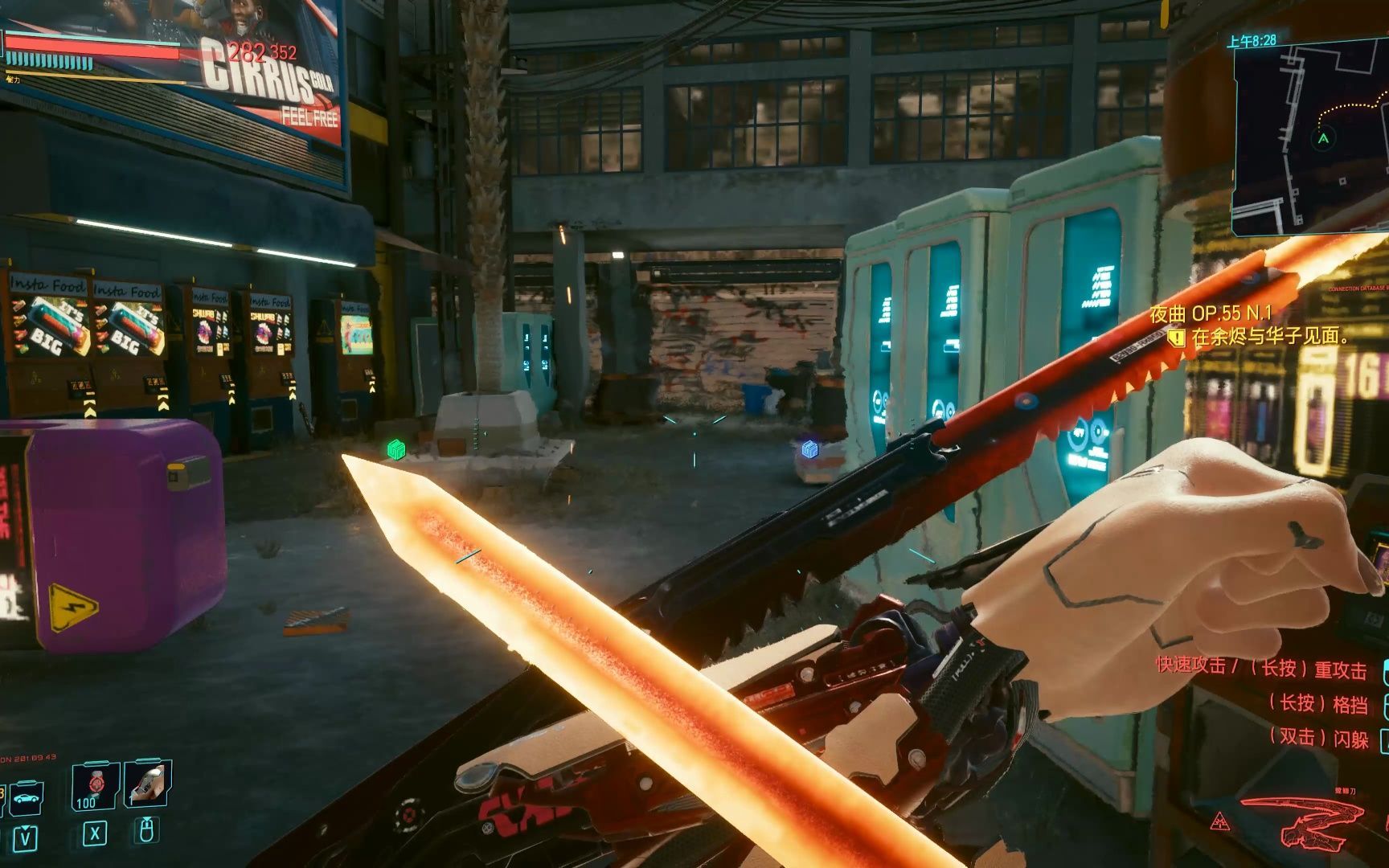
Task: Use the healing item slot showing 100
Action: tap(96, 786)
